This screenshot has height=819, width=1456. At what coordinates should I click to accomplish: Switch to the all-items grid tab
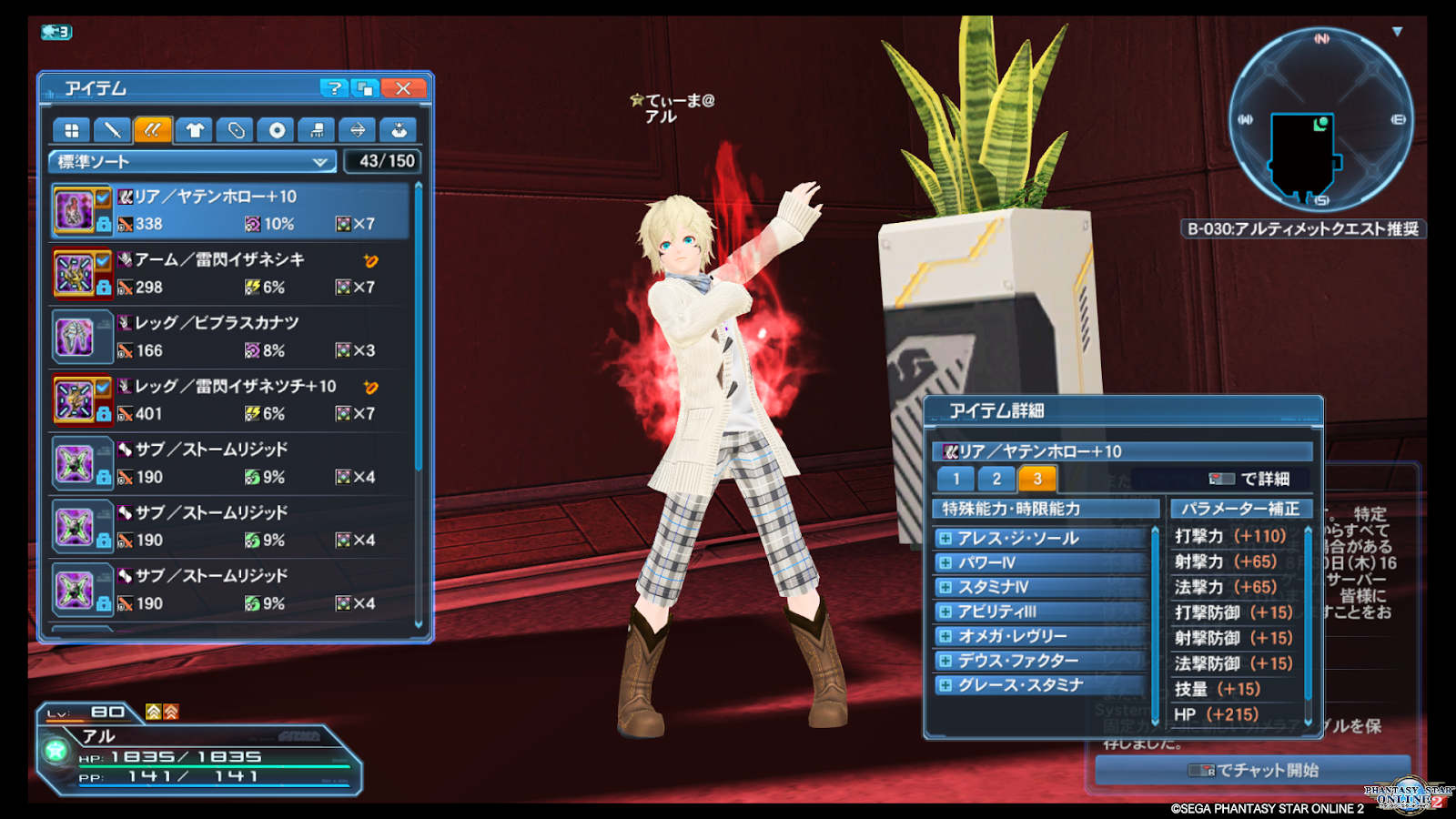[71, 130]
